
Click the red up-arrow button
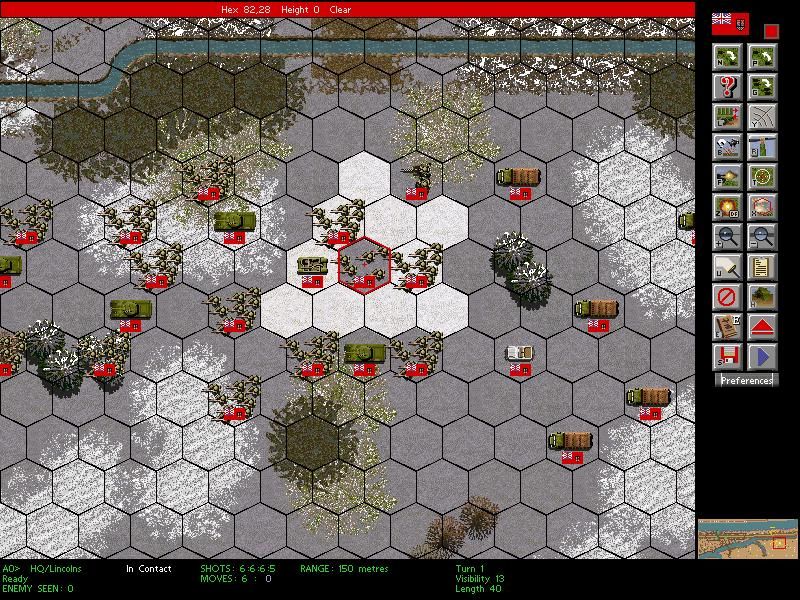point(762,327)
